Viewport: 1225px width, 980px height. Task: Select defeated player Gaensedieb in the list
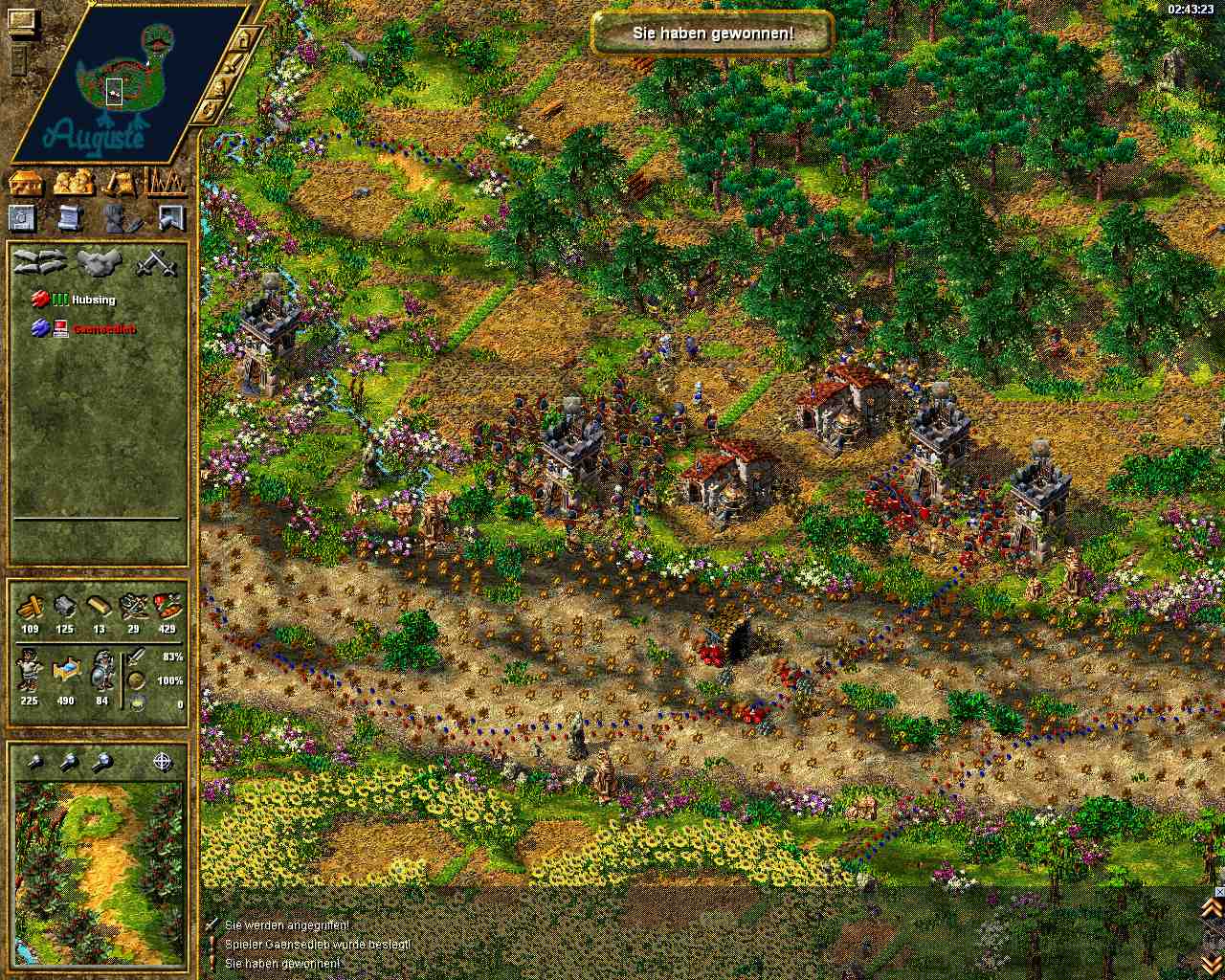click(x=103, y=329)
